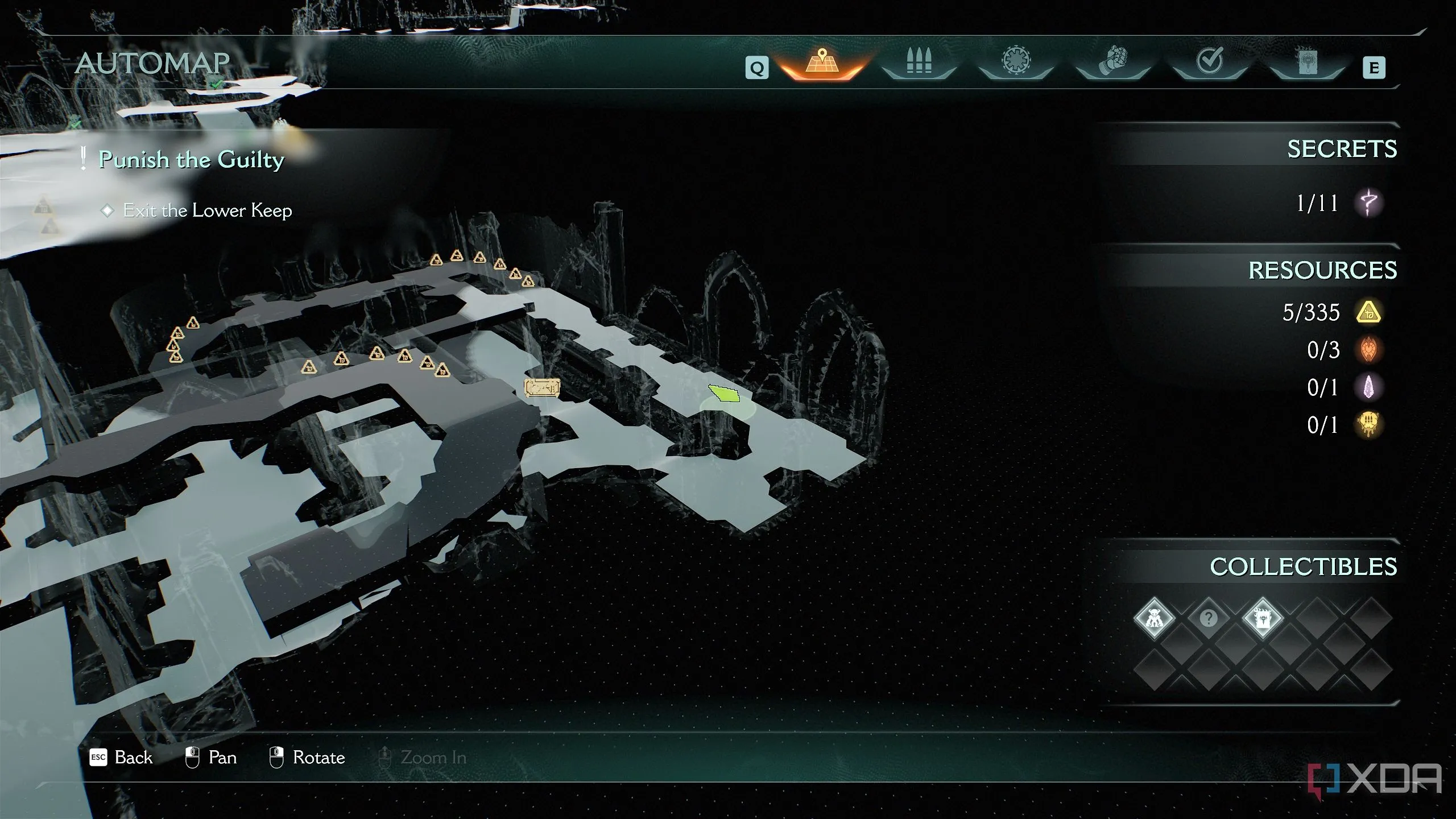Viewport: 1456px width, 819px height.
Task: Click the orange ruby resource icon
Action: pyautogui.click(x=1368, y=350)
